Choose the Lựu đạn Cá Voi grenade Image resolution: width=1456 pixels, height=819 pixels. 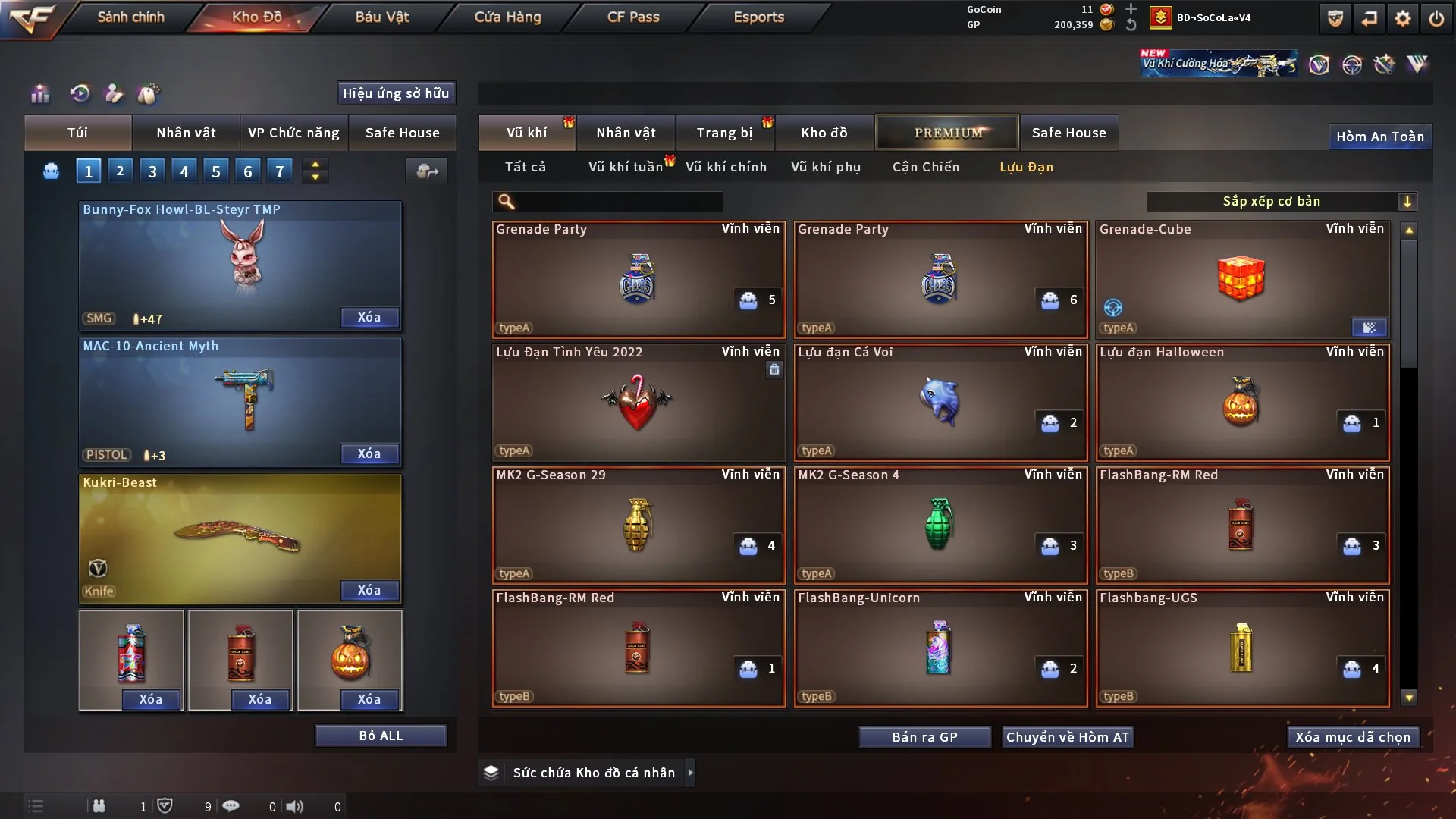click(x=940, y=402)
